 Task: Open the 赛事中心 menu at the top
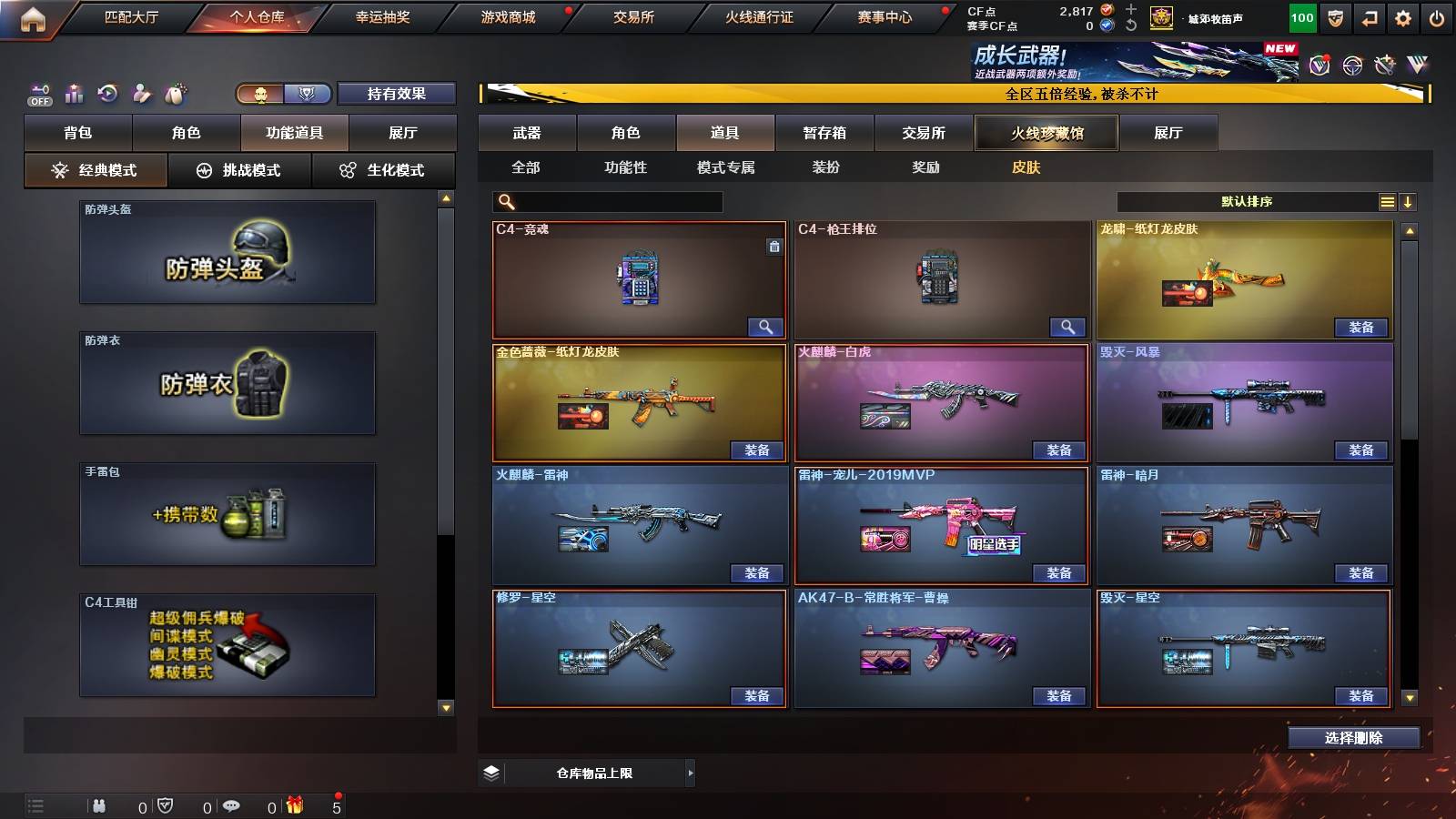click(x=883, y=16)
